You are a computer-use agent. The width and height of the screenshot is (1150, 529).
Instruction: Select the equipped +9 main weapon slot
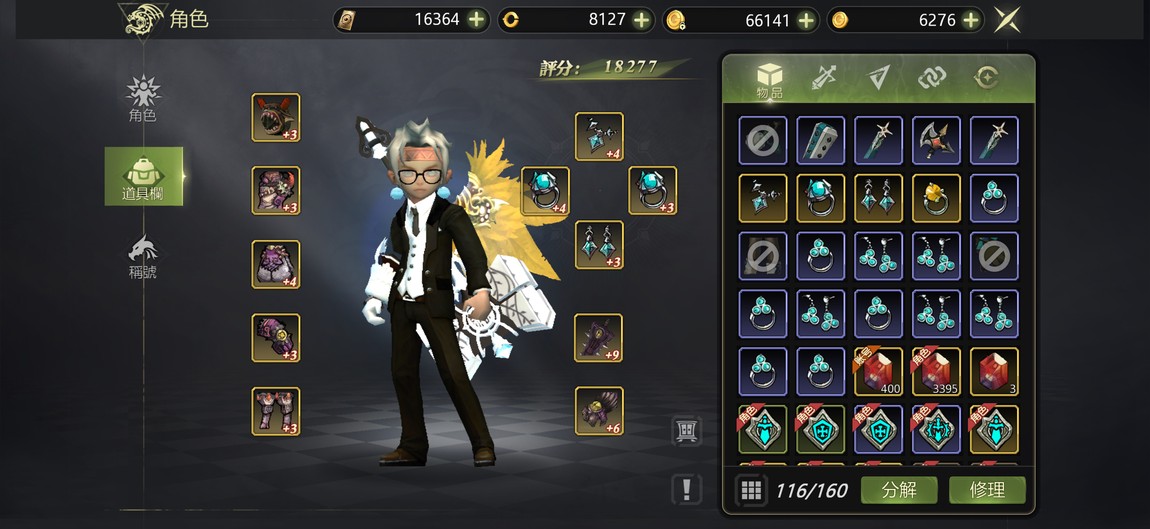tap(599, 338)
